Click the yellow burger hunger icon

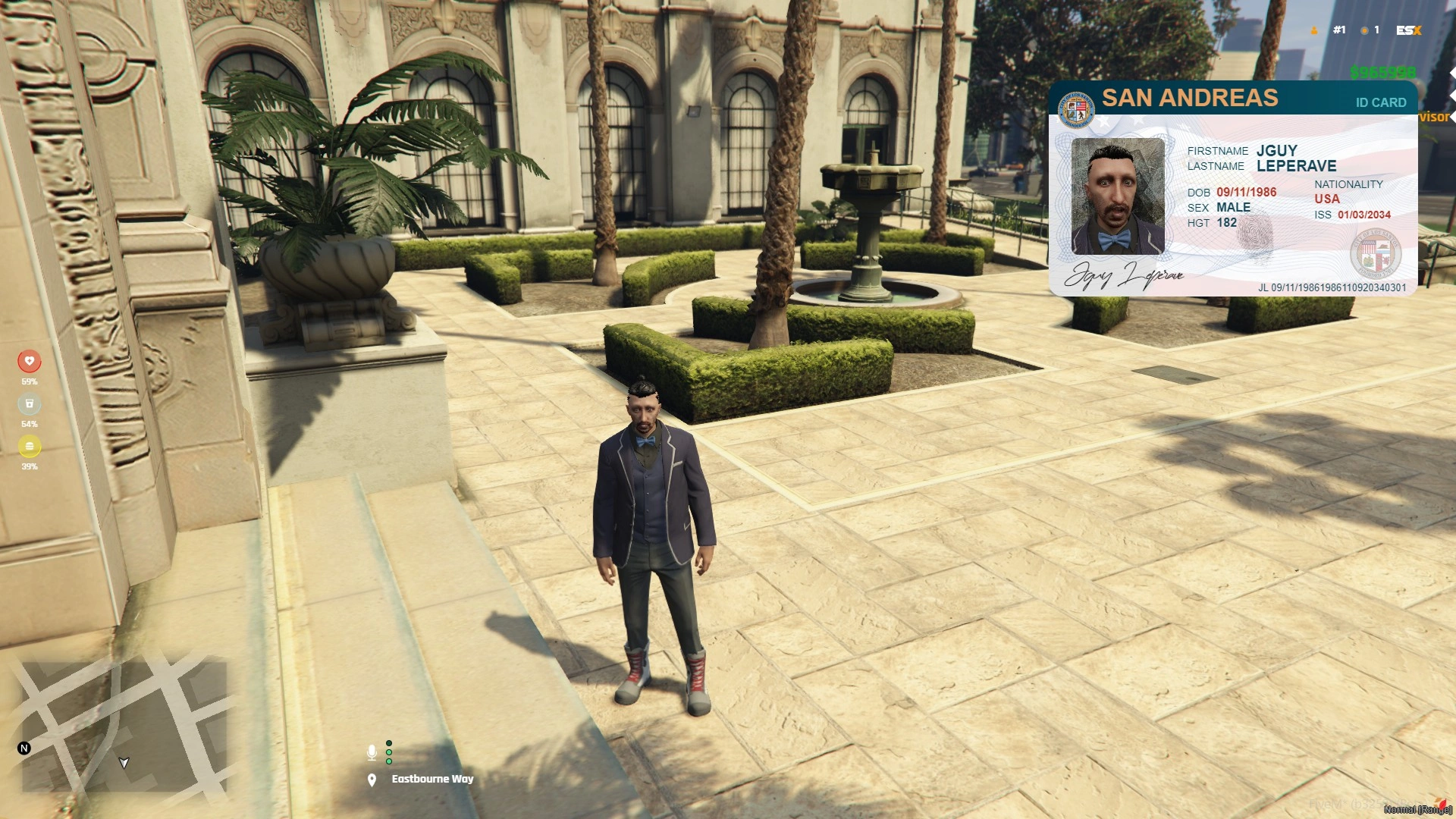(x=30, y=446)
